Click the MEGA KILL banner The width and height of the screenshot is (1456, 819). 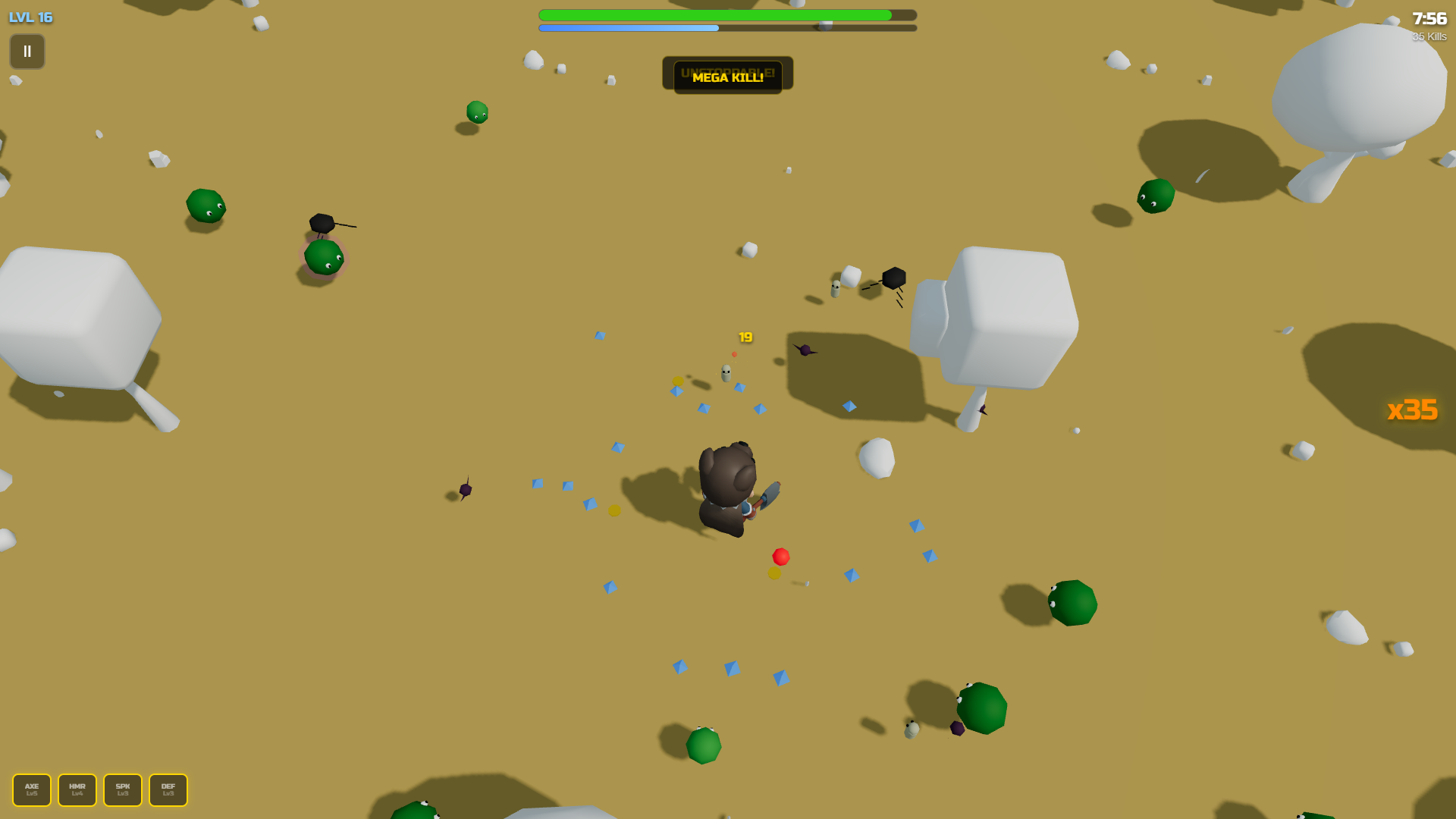coord(726,77)
